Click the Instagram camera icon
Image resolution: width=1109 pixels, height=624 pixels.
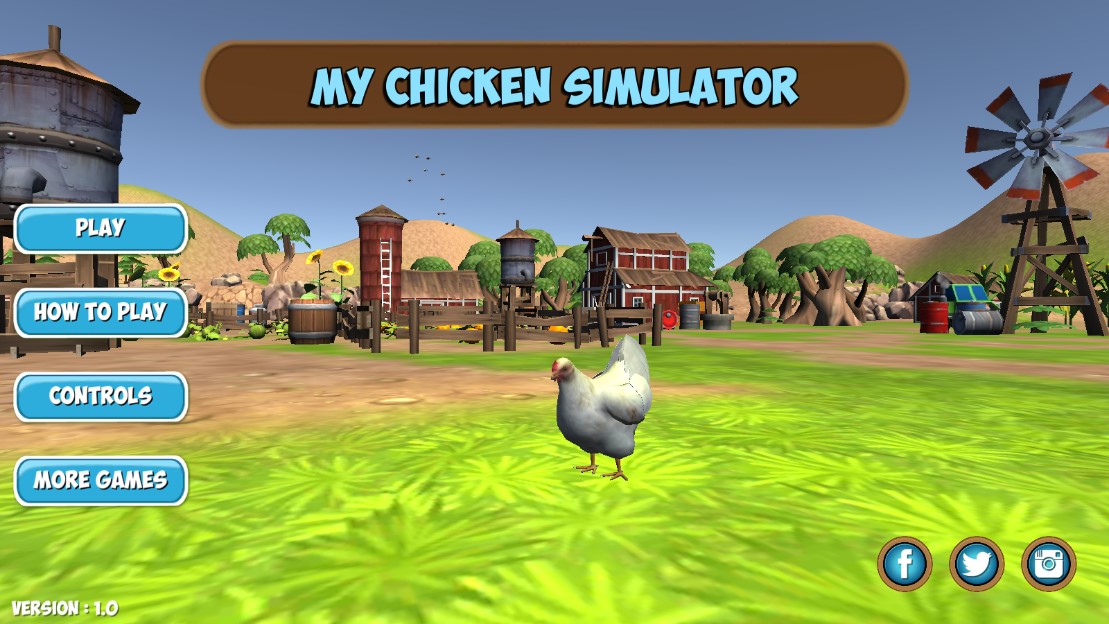(1048, 564)
